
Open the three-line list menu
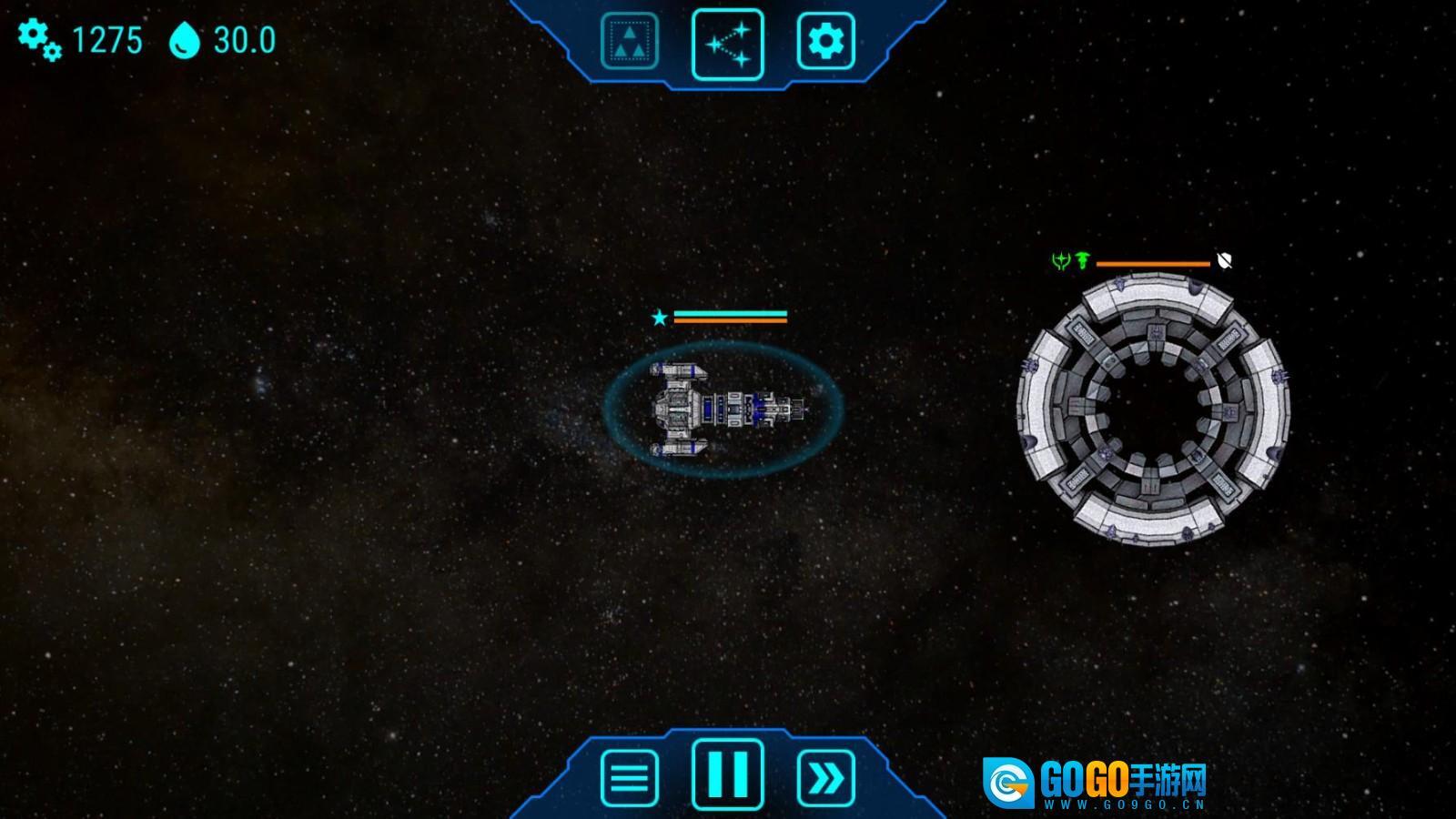coord(630,778)
